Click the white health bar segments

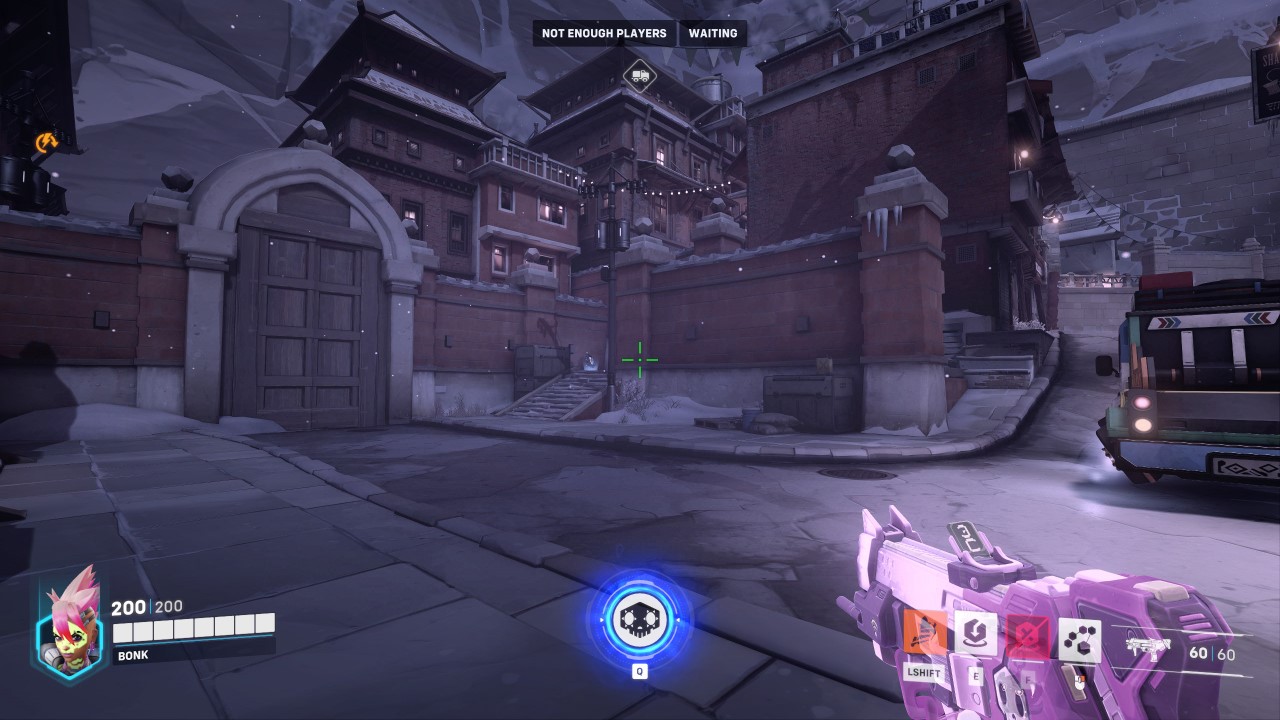pos(193,631)
